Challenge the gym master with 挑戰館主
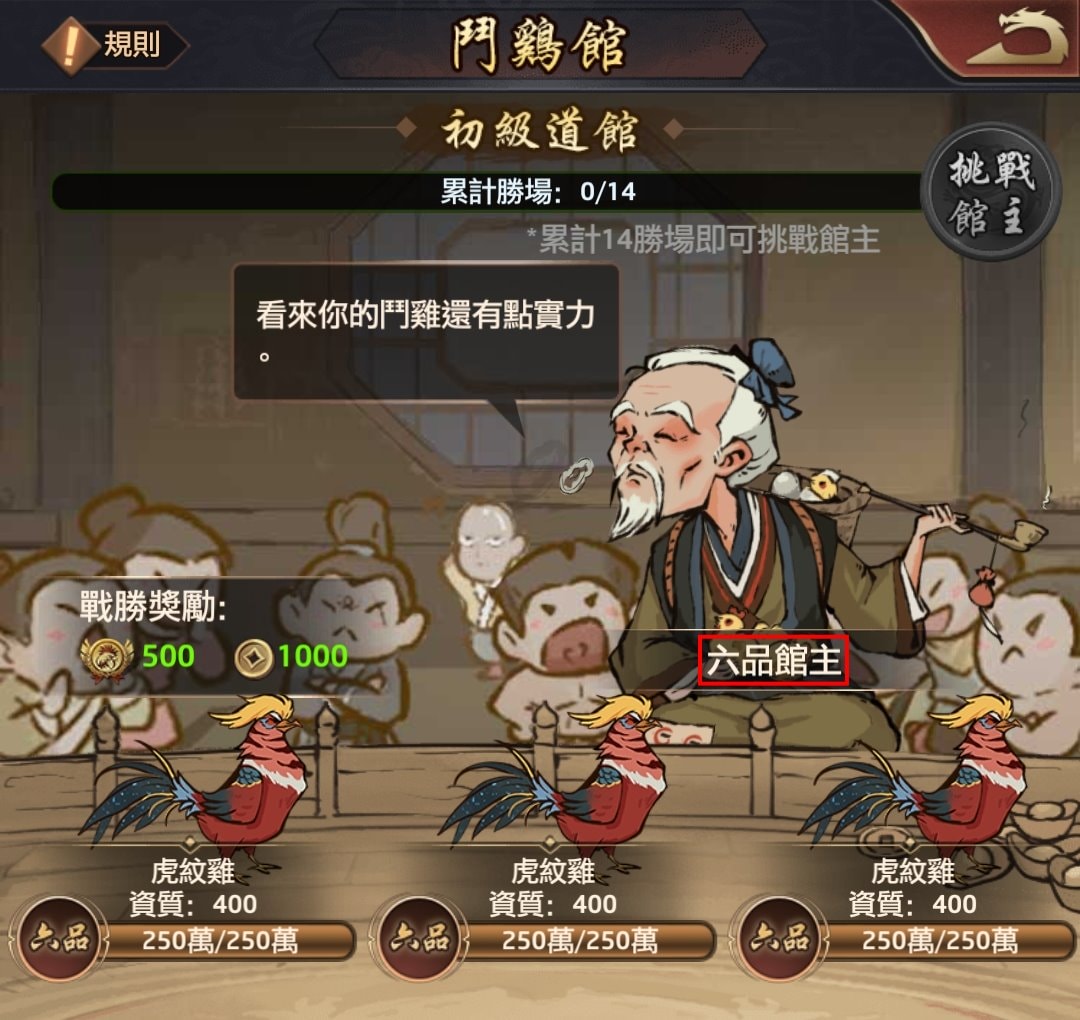The image size is (1080, 1020). click(x=991, y=192)
